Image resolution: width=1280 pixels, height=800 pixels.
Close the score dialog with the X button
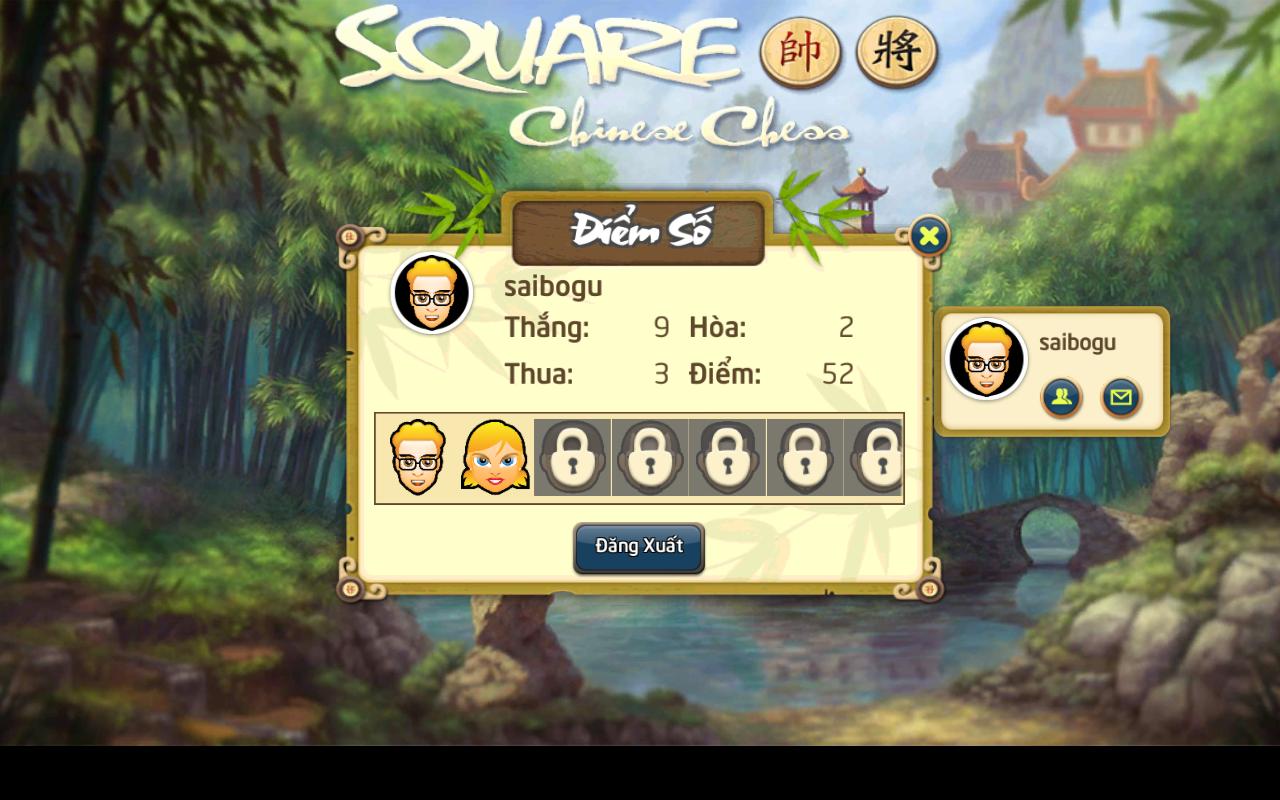[x=929, y=236]
